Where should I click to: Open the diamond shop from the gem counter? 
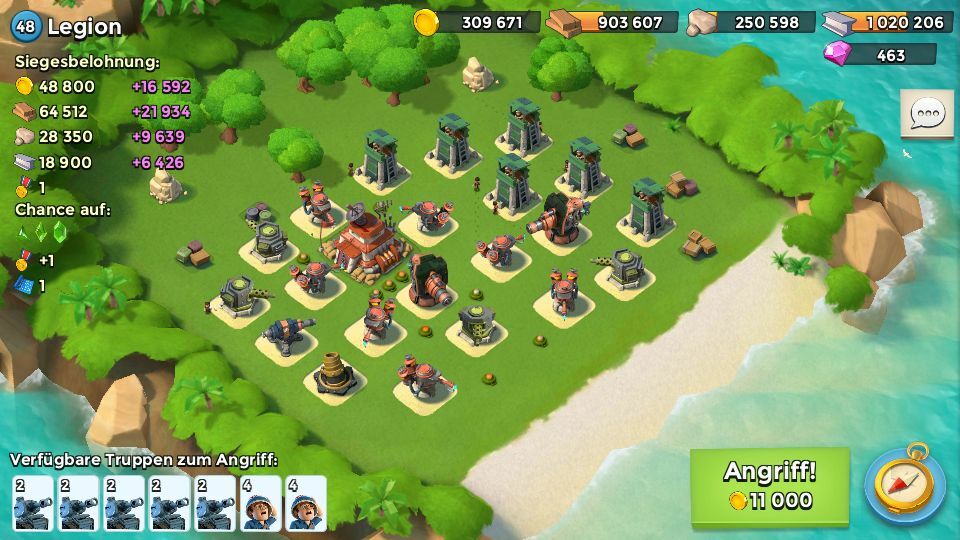(x=880, y=55)
